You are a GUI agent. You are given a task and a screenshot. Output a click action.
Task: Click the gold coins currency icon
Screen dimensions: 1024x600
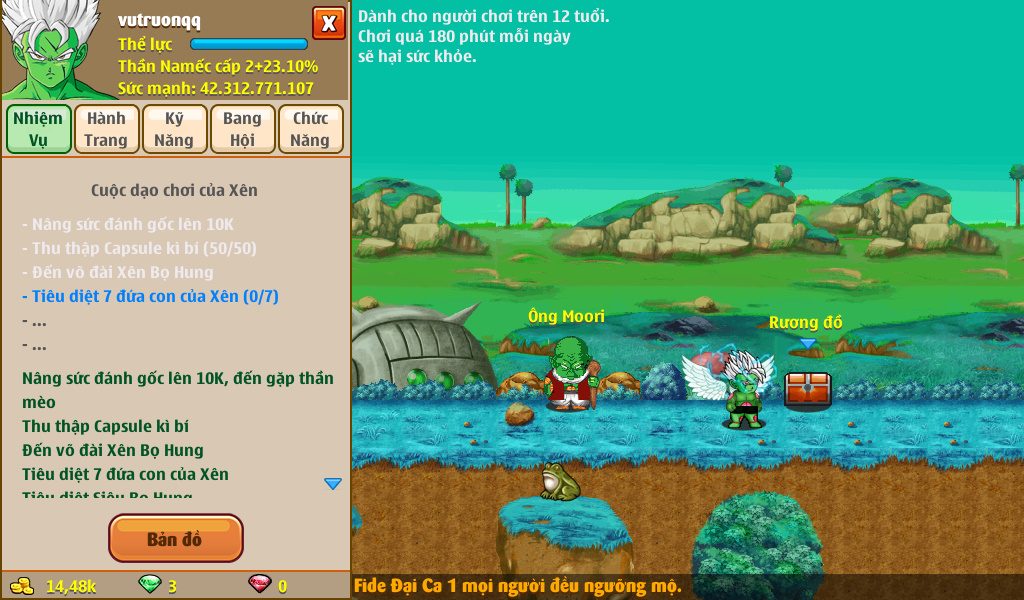(x=21, y=585)
